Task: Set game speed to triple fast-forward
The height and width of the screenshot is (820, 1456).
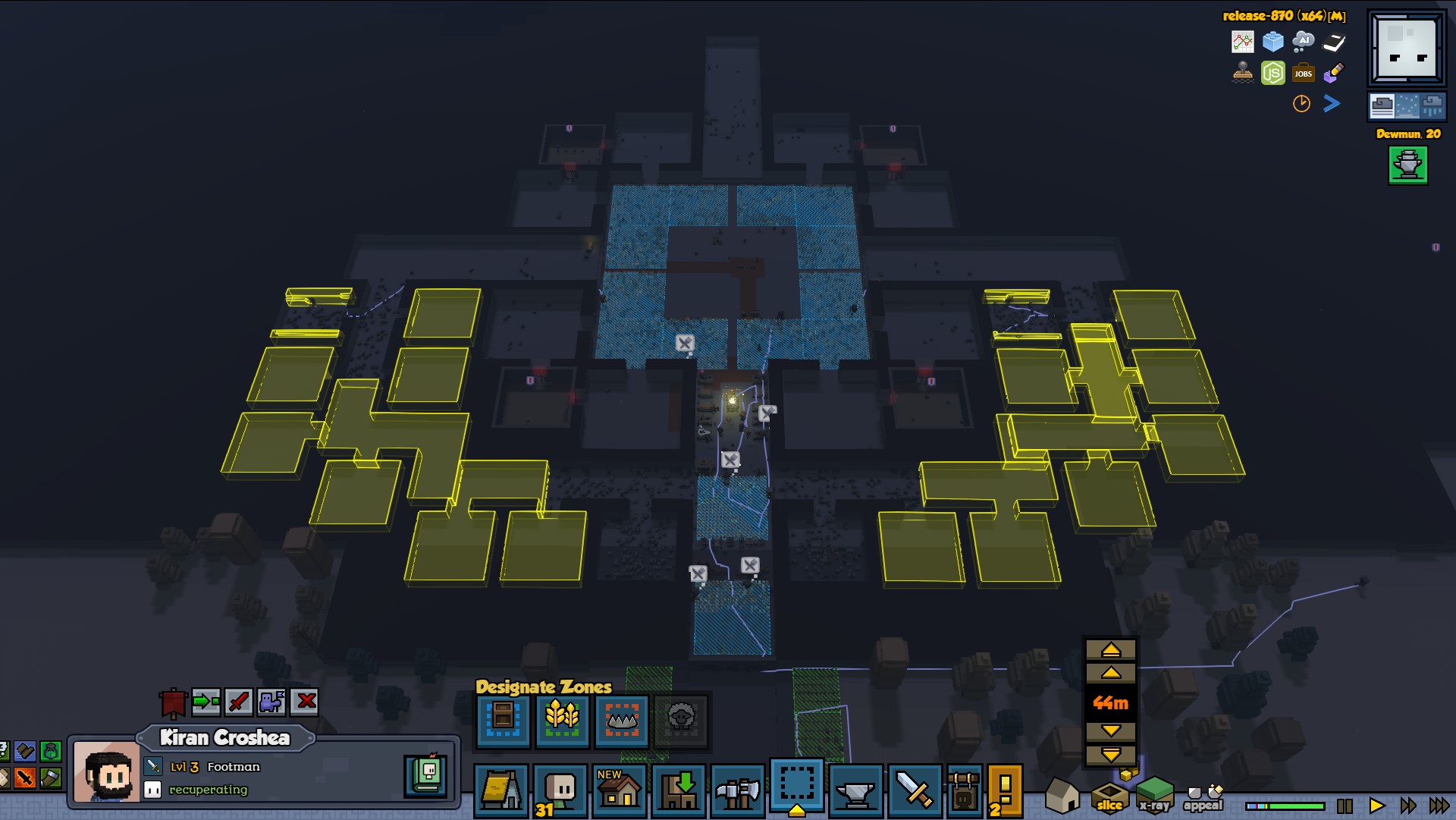Action: click(1439, 806)
